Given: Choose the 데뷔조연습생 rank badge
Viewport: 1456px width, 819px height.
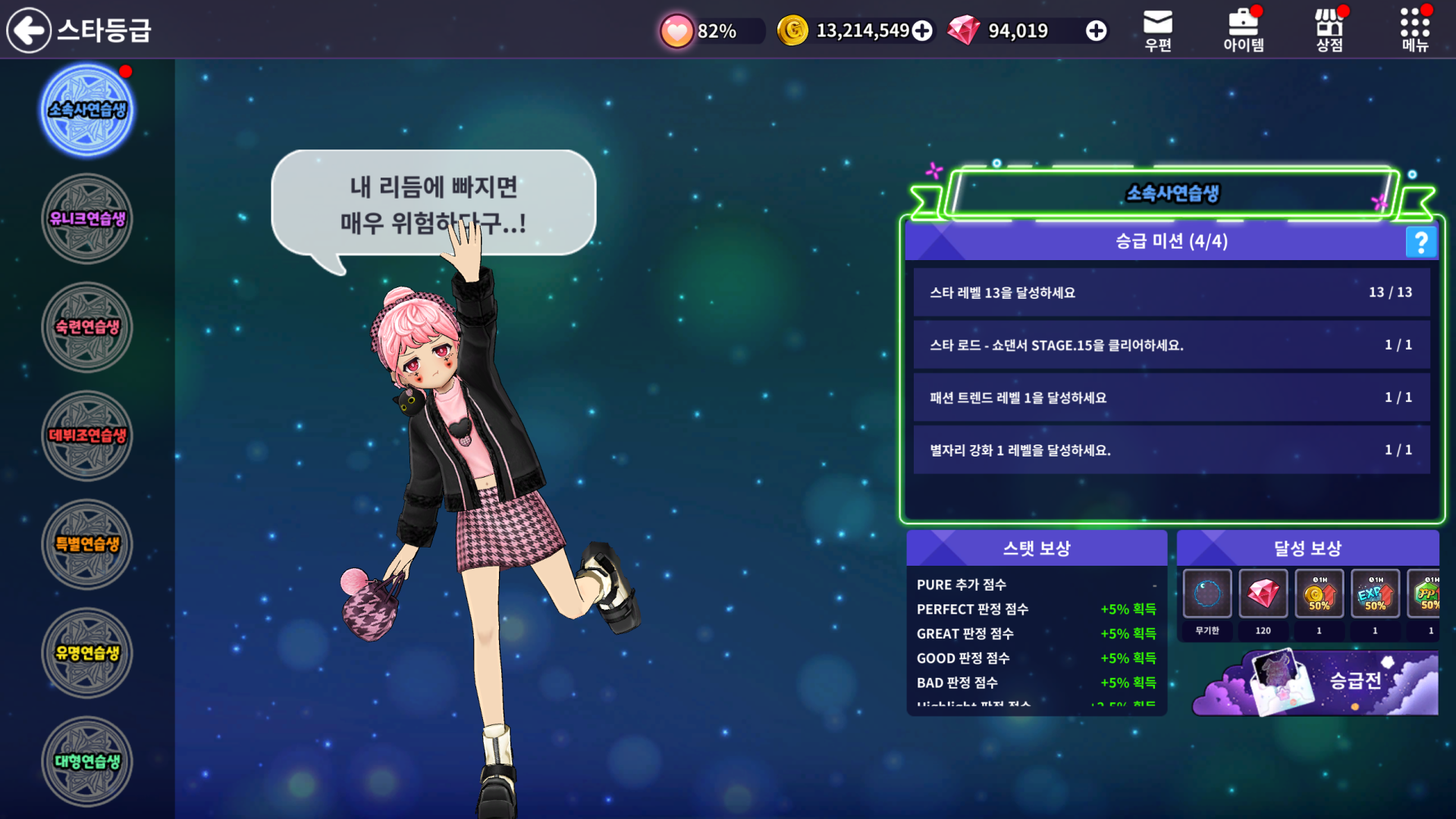Looking at the screenshot, I should (87, 436).
